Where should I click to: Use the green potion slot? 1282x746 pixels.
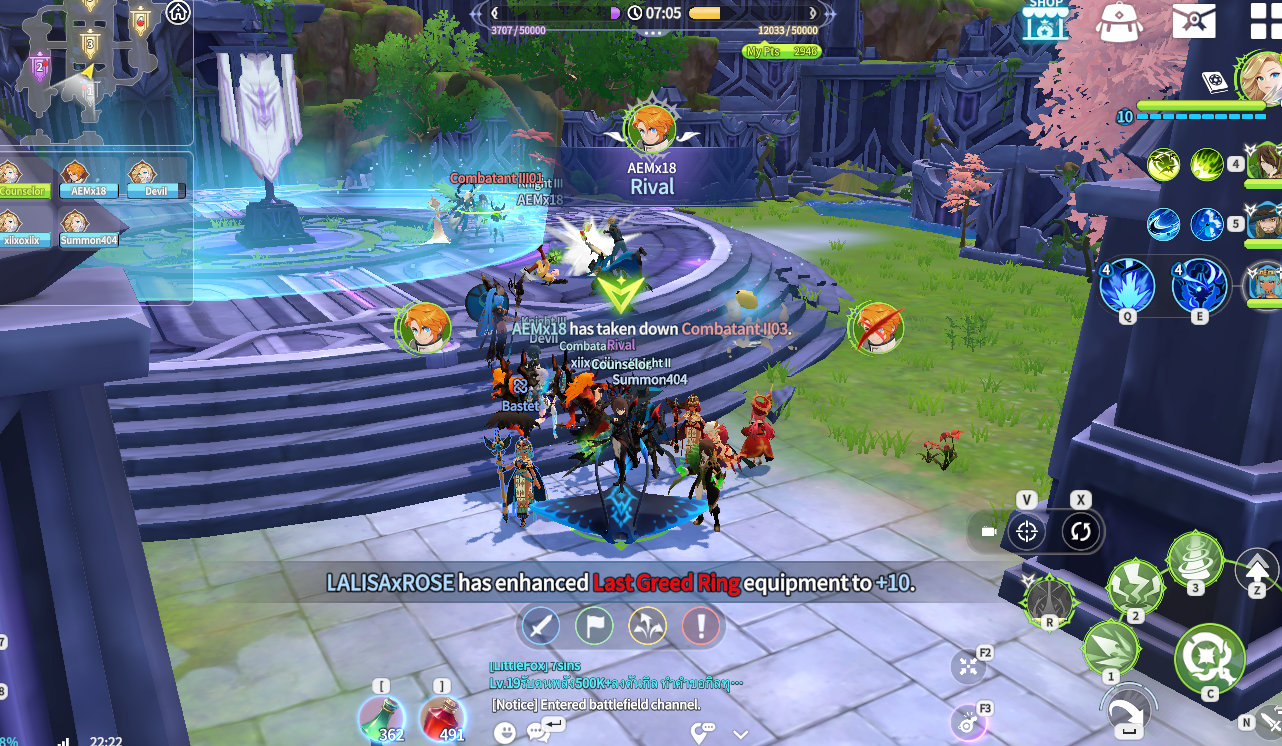[x=382, y=718]
